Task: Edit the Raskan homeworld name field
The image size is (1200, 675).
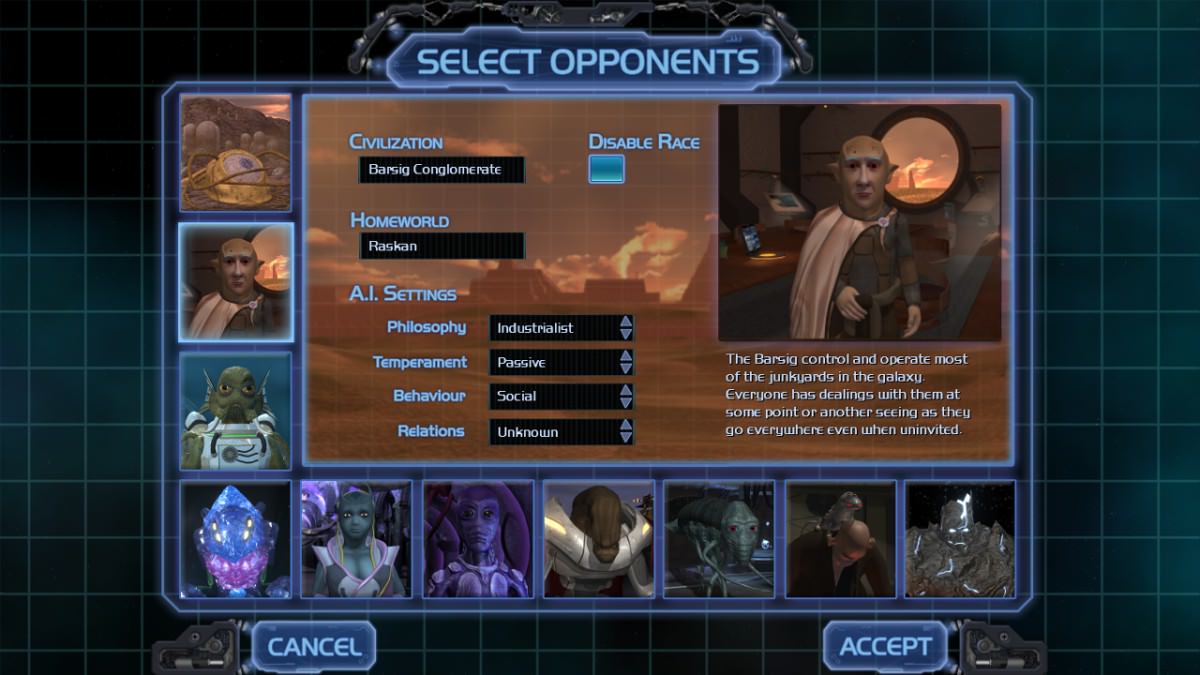Action: pyautogui.click(x=441, y=246)
